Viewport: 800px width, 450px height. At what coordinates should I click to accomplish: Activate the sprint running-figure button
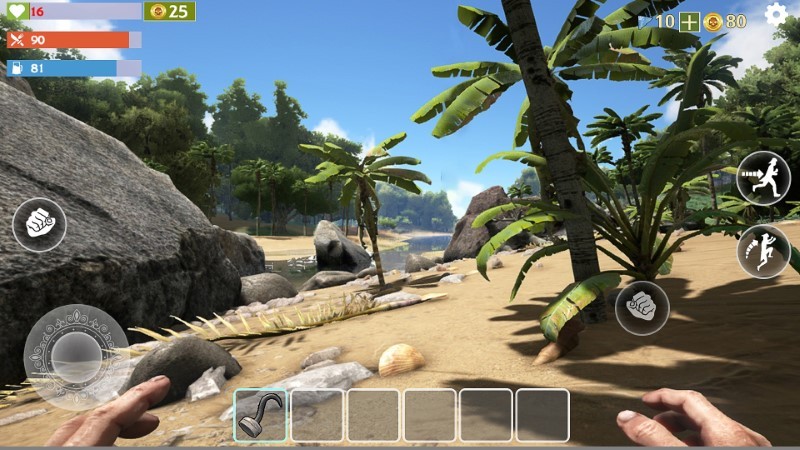click(763, 178)
